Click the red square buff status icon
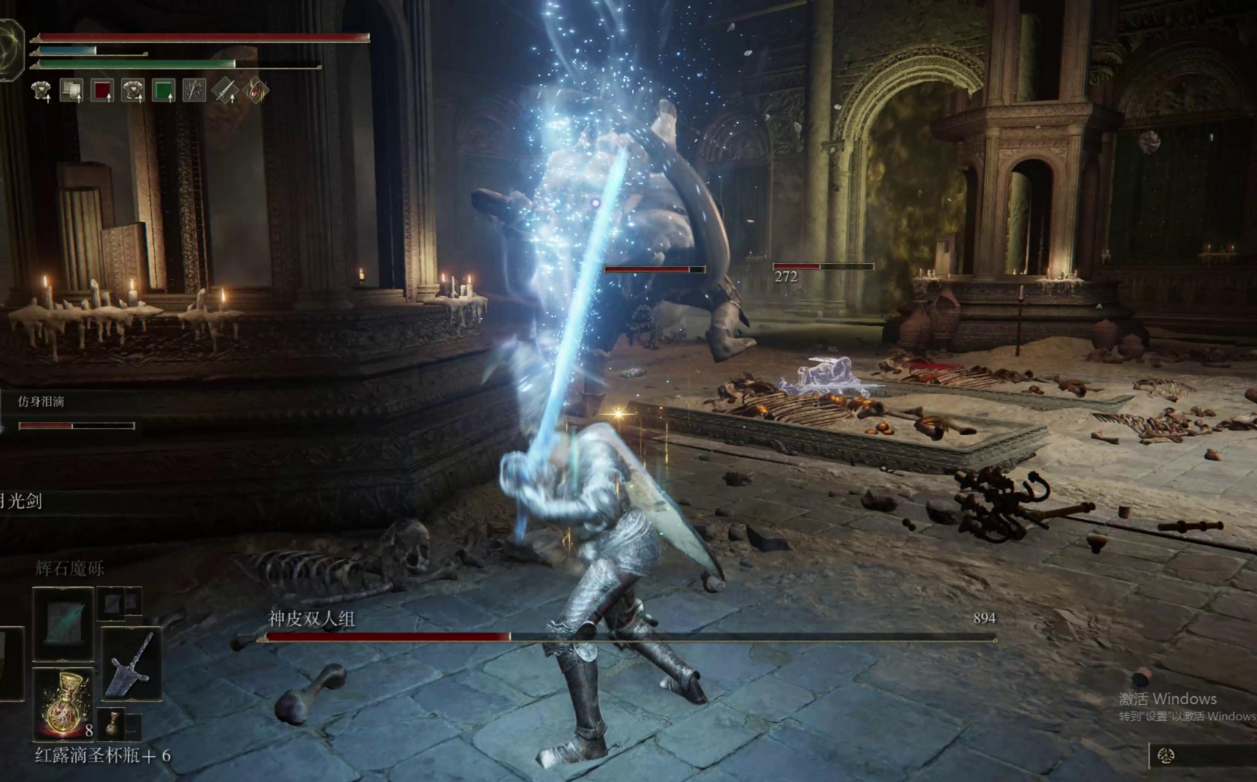This screenshot has height=782, width=1257. point(102,91)
